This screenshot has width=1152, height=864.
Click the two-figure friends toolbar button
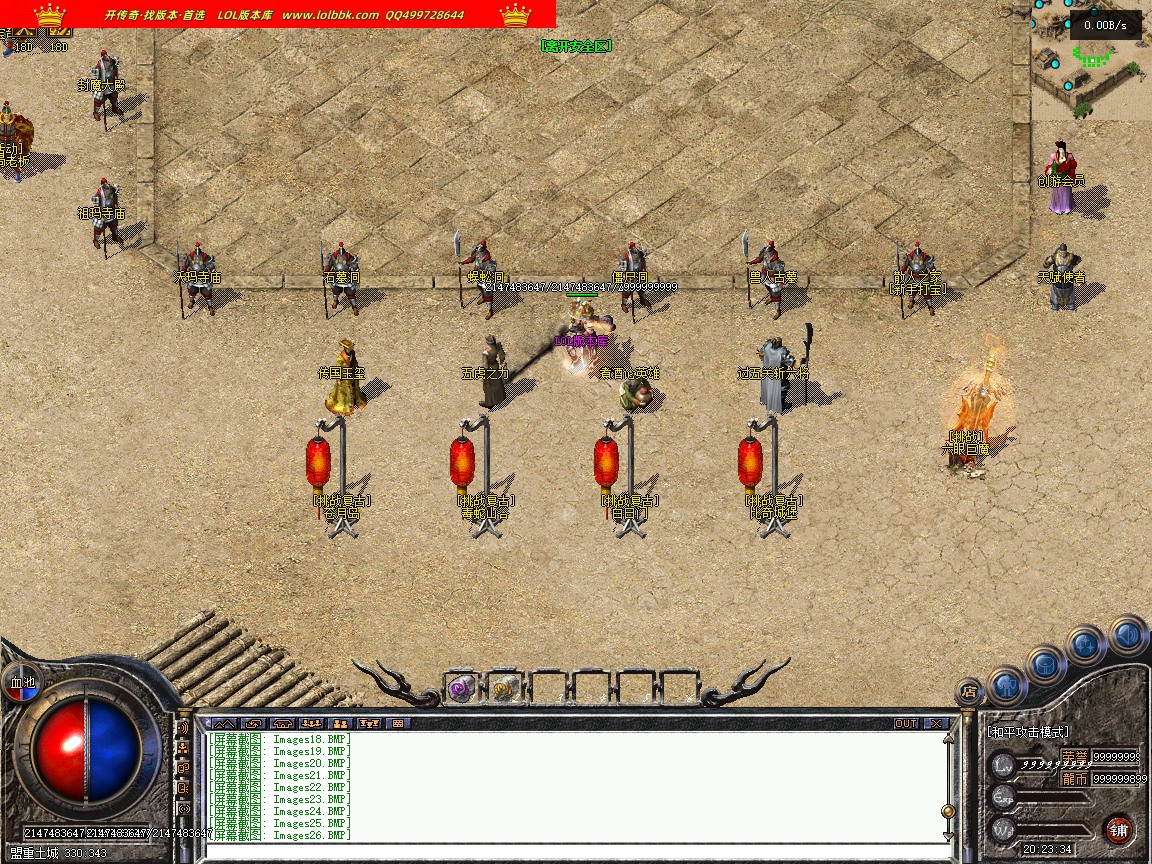pos(340,723)
